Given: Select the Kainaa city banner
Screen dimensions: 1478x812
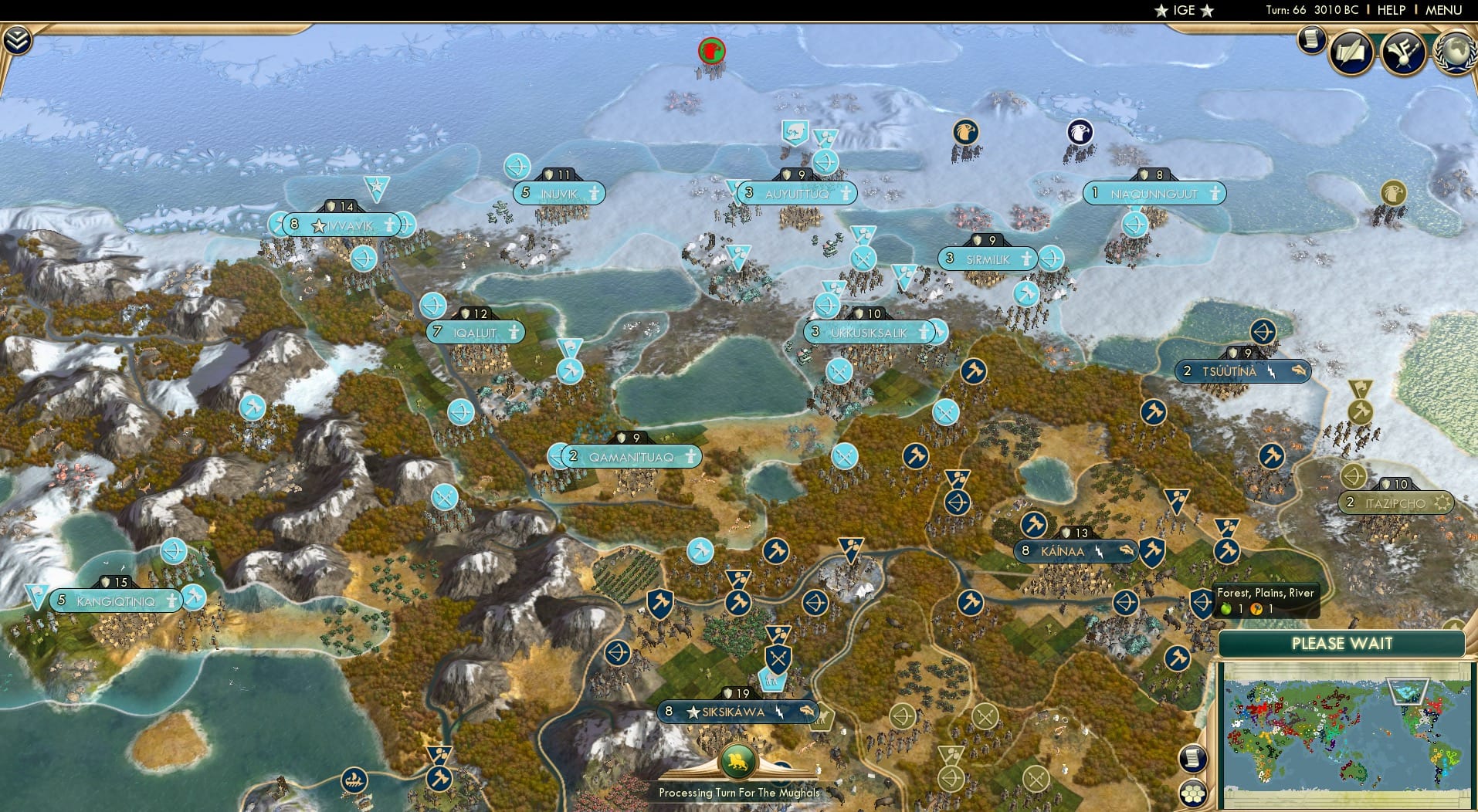Looking at the screenshot, I should [1073, 551].
